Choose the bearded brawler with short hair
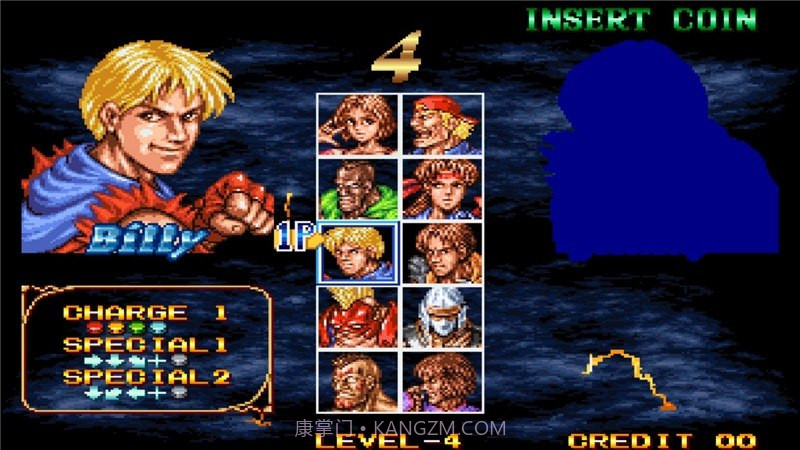 point(358,380)
